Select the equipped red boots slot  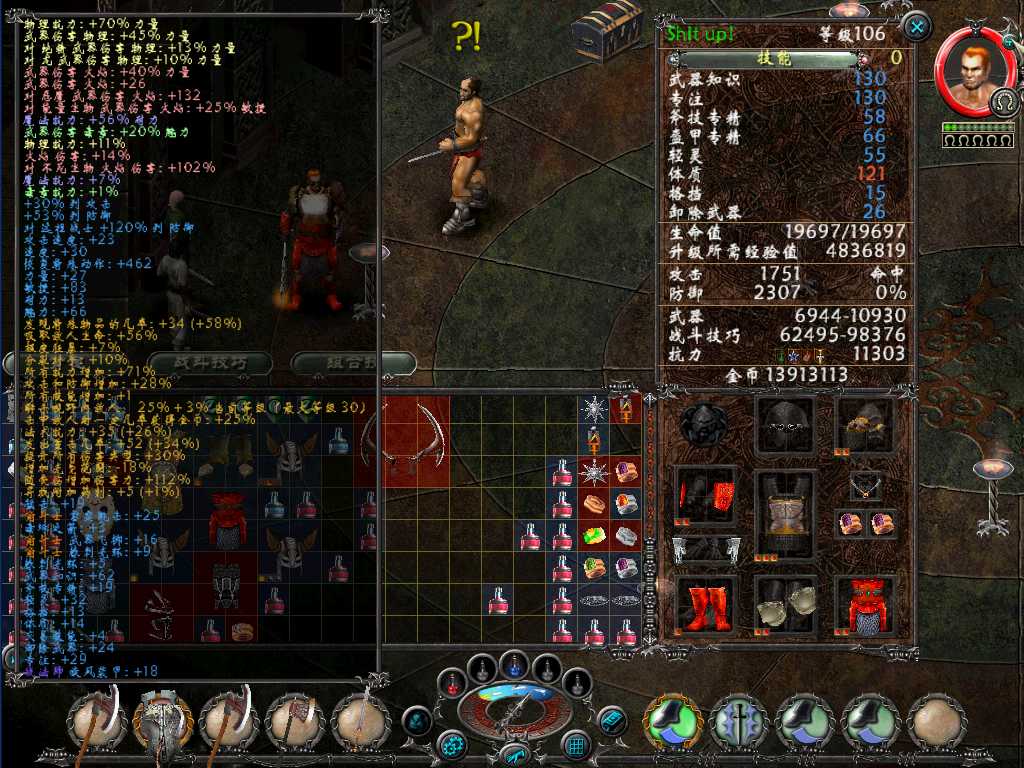[704, 604]
